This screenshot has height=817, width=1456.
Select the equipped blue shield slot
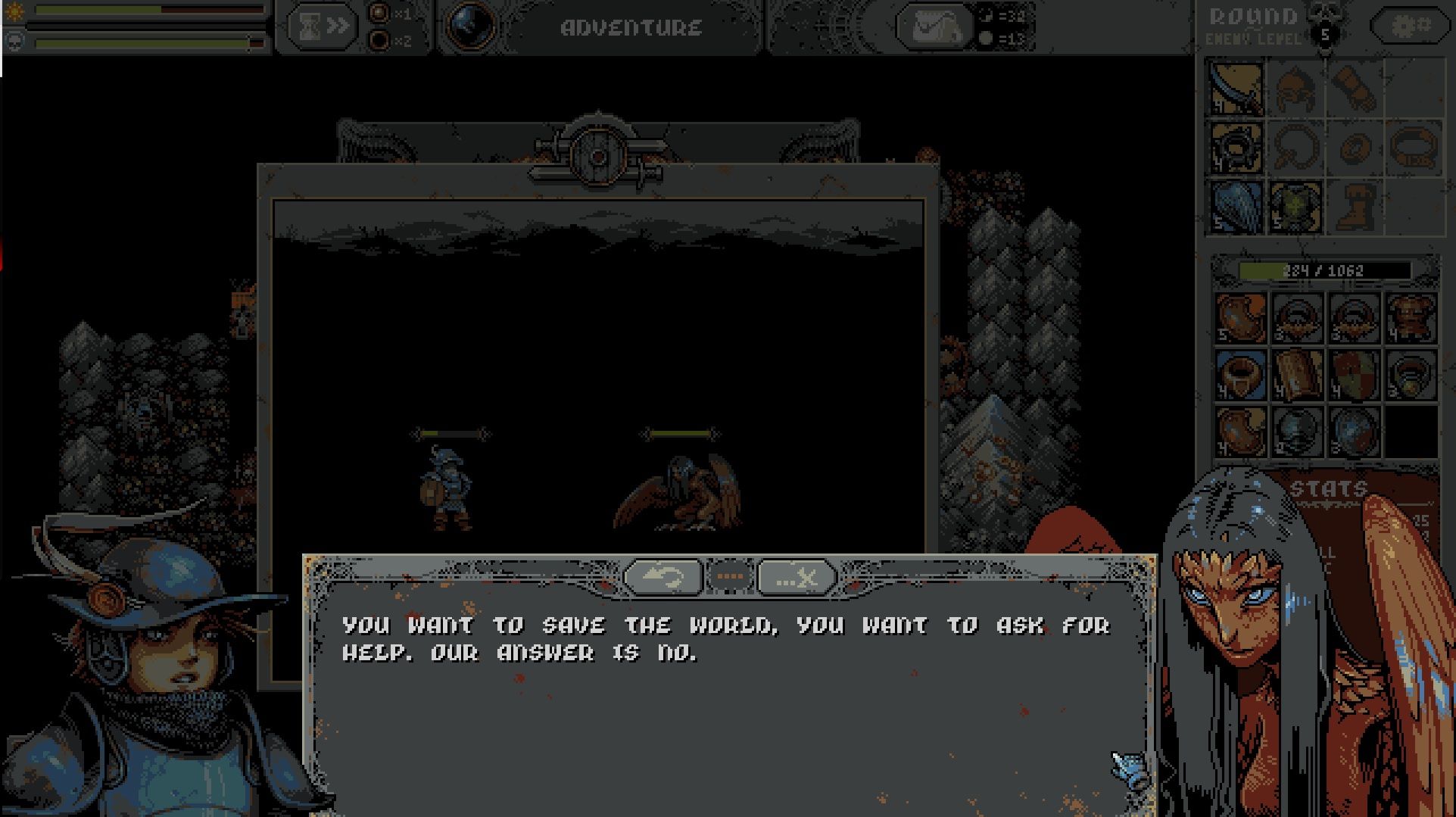click(x=1236, y=207)
